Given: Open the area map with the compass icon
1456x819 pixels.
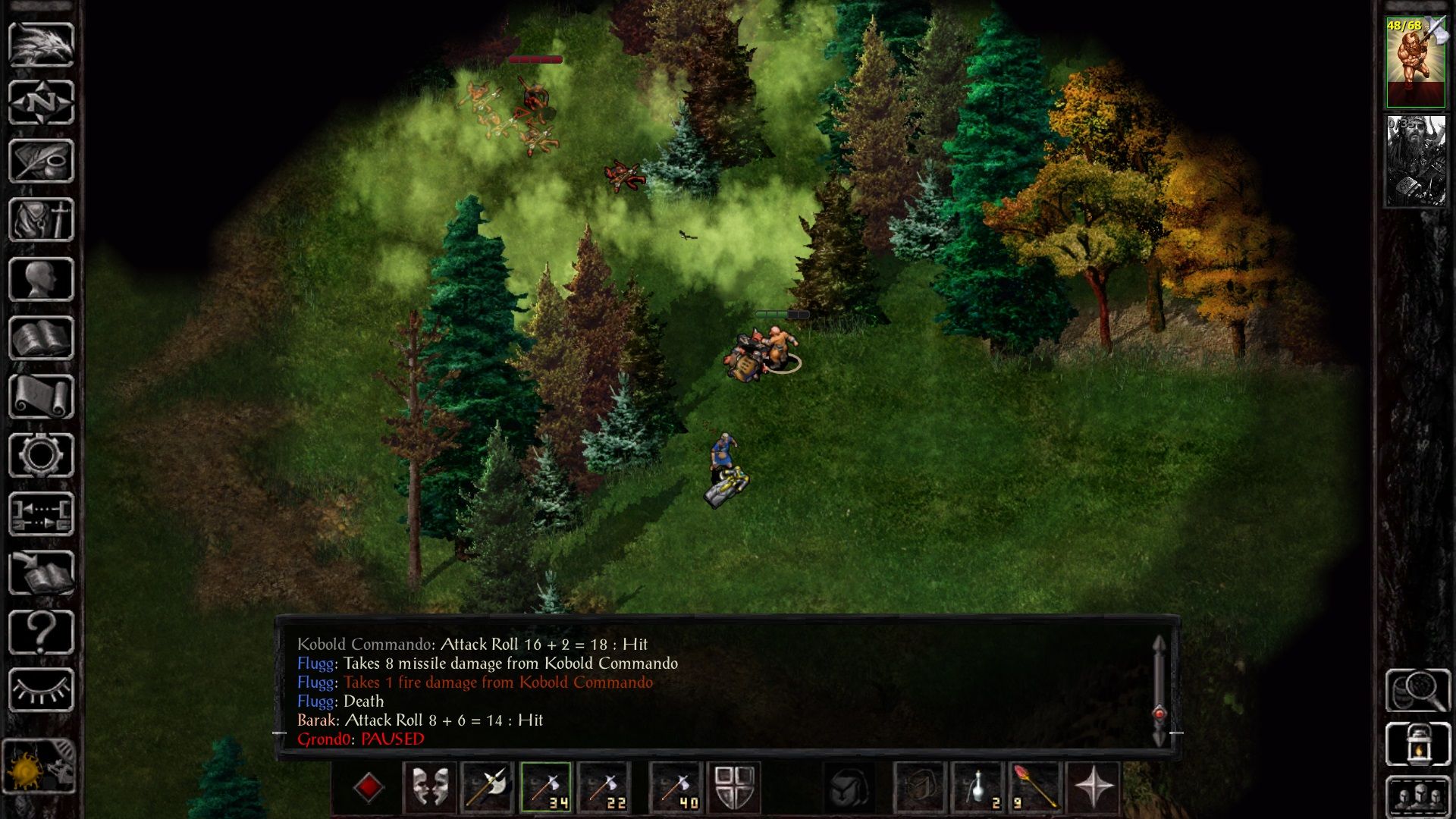Looking at the screenshot, I should [41, 102].
